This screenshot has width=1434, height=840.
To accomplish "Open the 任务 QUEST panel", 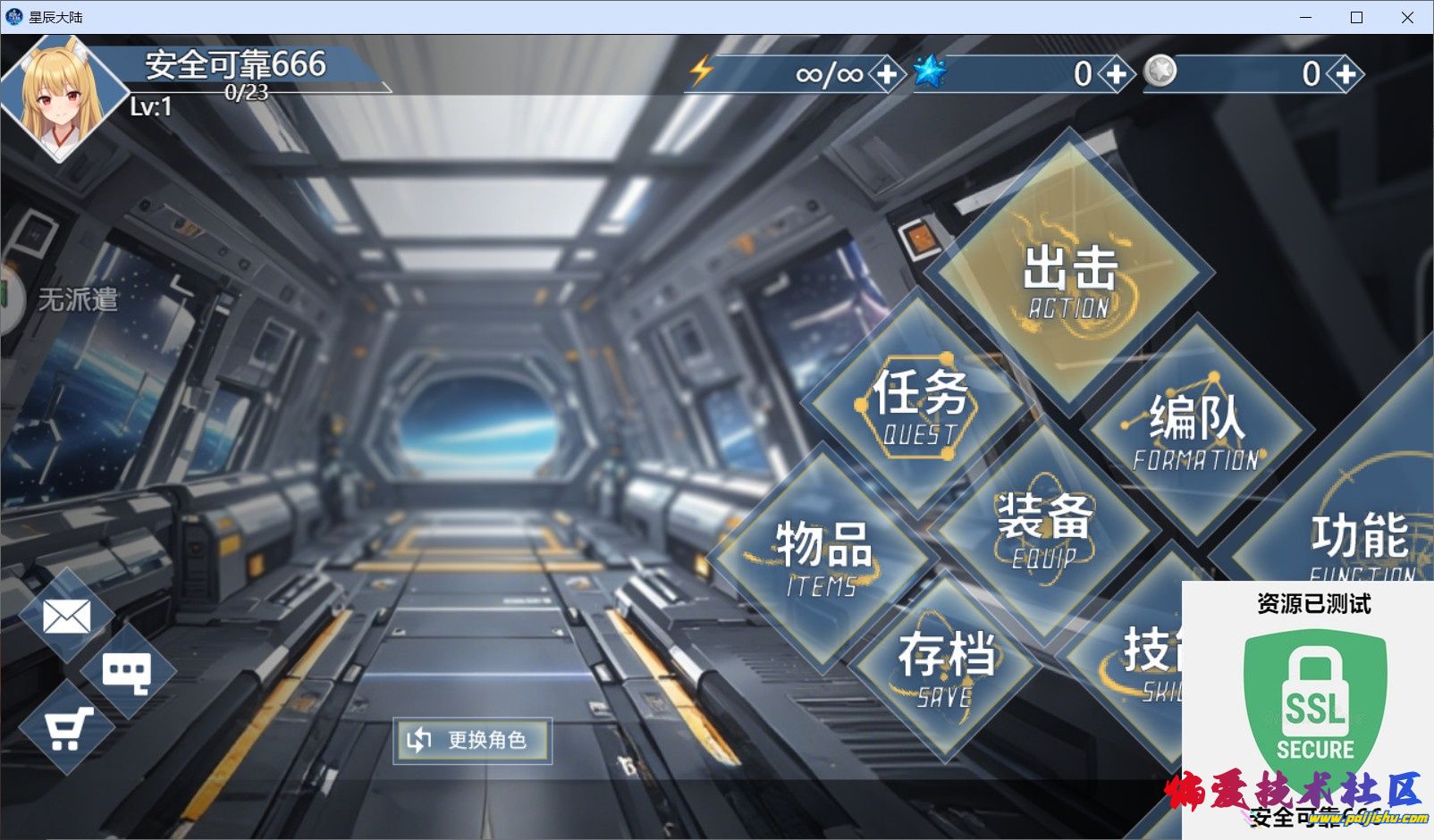I will click(919, 405).
